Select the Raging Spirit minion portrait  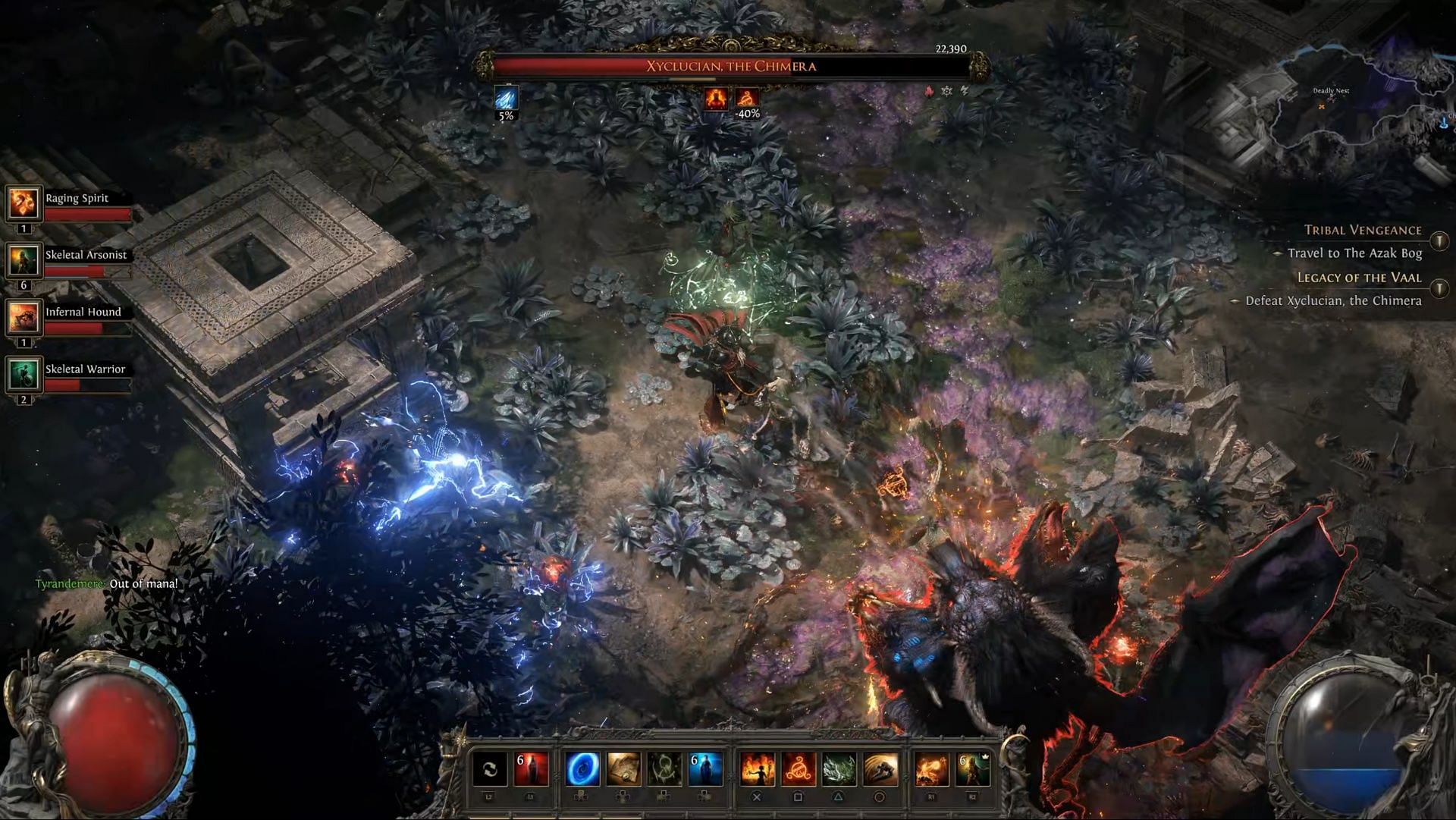coord(24,203)
